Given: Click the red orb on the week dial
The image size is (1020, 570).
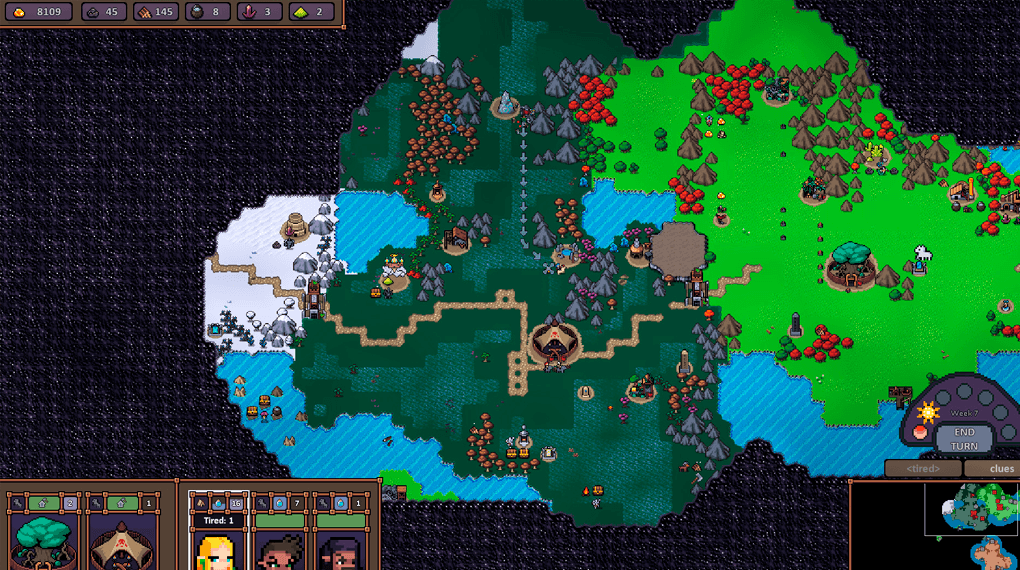Looking at the screenshot, I should [x=920, y=433].
